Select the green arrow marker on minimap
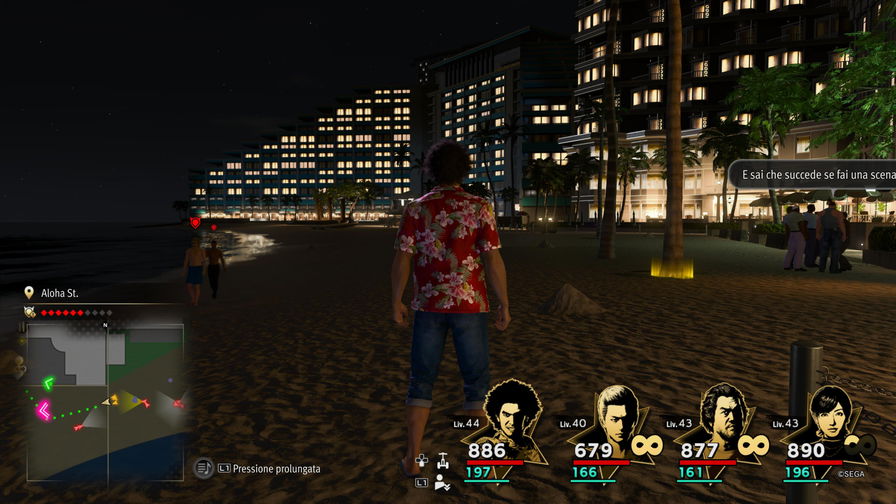The height and width of the screenshot is (504, 896). coord(48,382)
